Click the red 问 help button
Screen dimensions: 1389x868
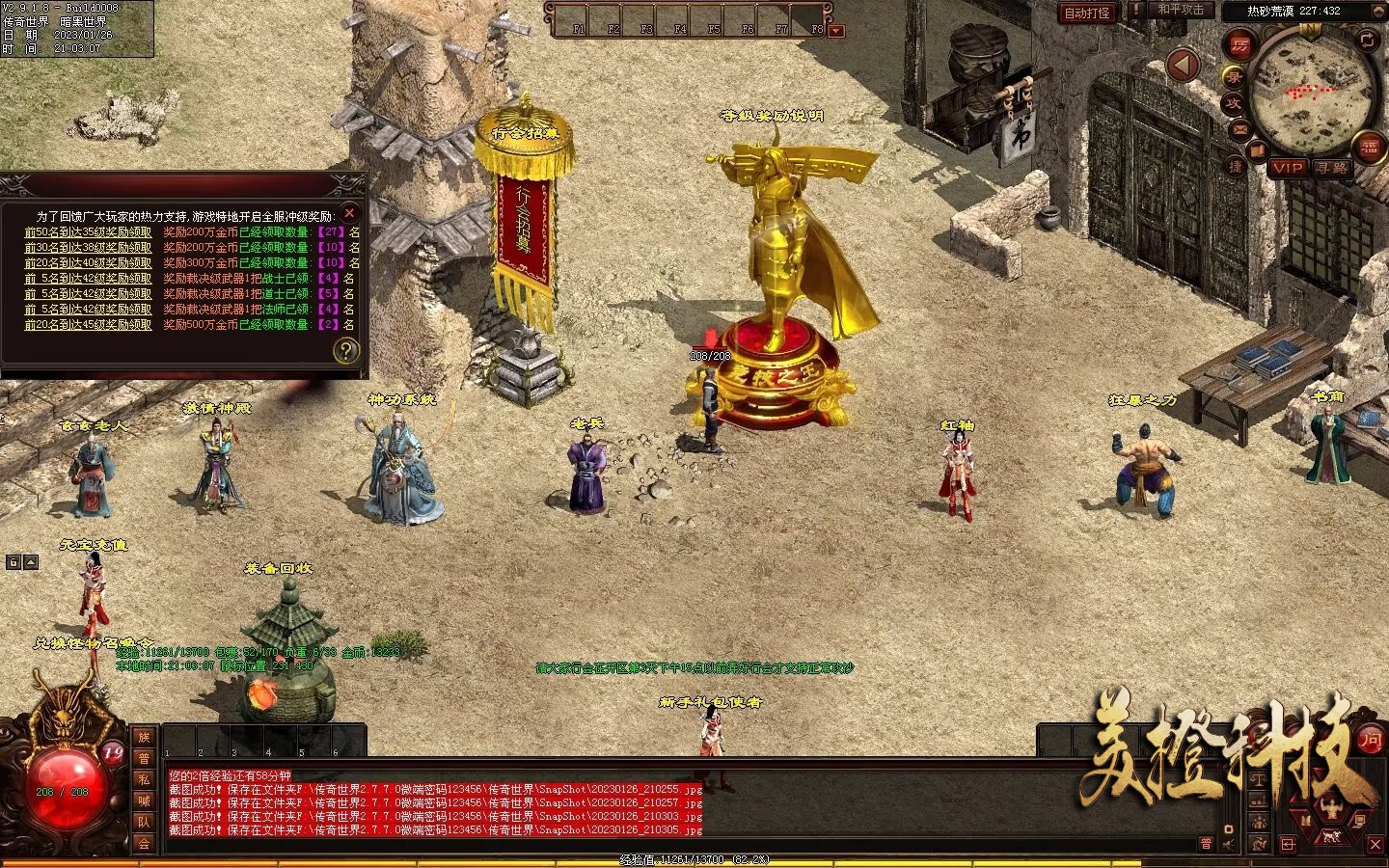point(1371,741)
